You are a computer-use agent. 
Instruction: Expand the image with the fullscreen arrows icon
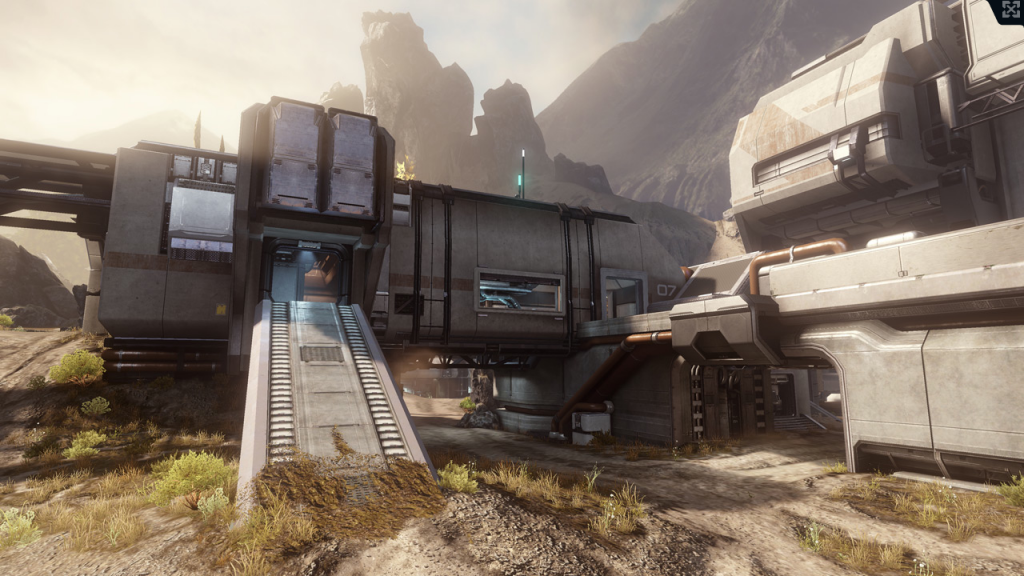pyautogui.click(x=1008, y=11)
